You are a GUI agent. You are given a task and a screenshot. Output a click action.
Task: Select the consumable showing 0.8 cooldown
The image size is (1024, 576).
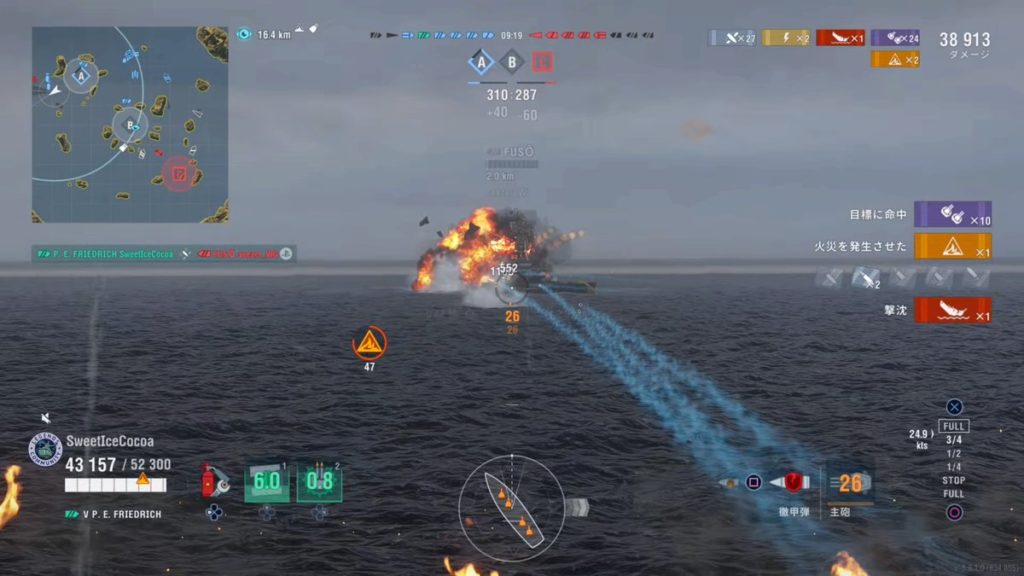pyautogui.click(x=319, y=481)
